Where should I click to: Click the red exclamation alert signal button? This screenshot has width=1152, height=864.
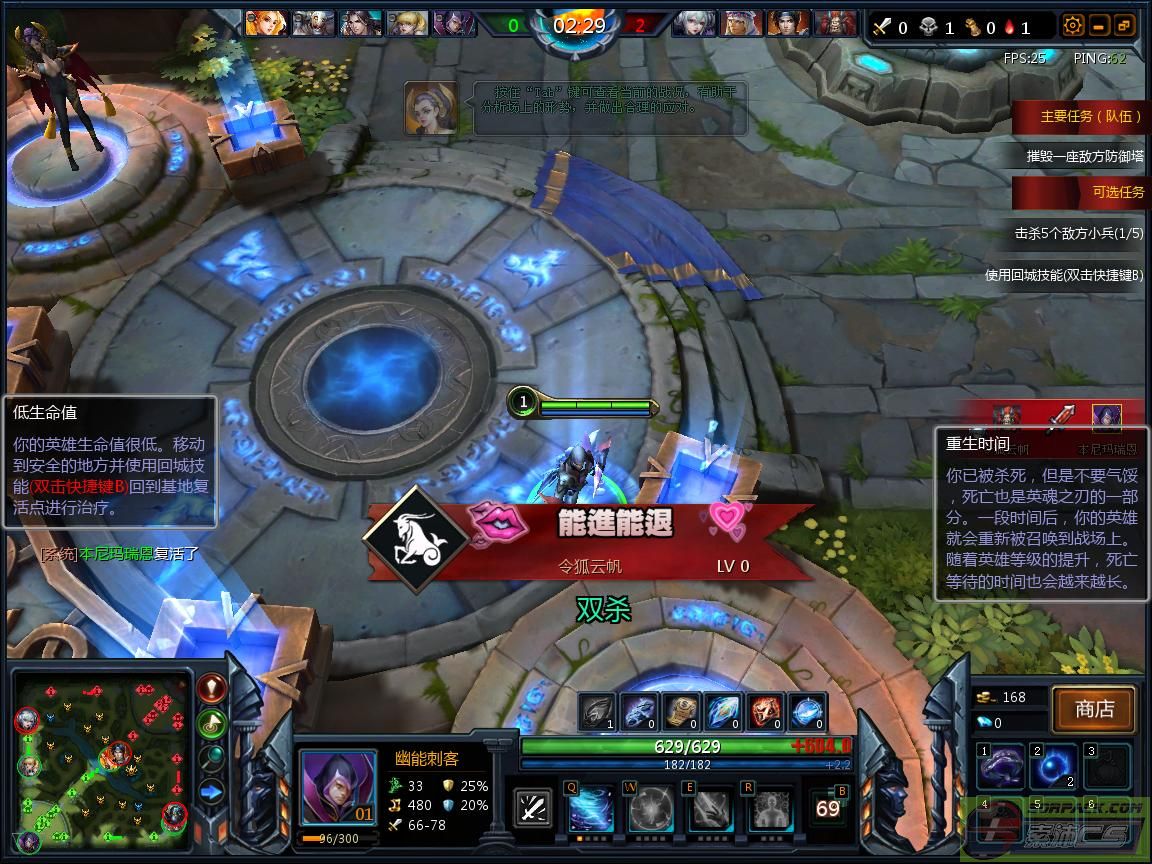[x=211, y=688]
